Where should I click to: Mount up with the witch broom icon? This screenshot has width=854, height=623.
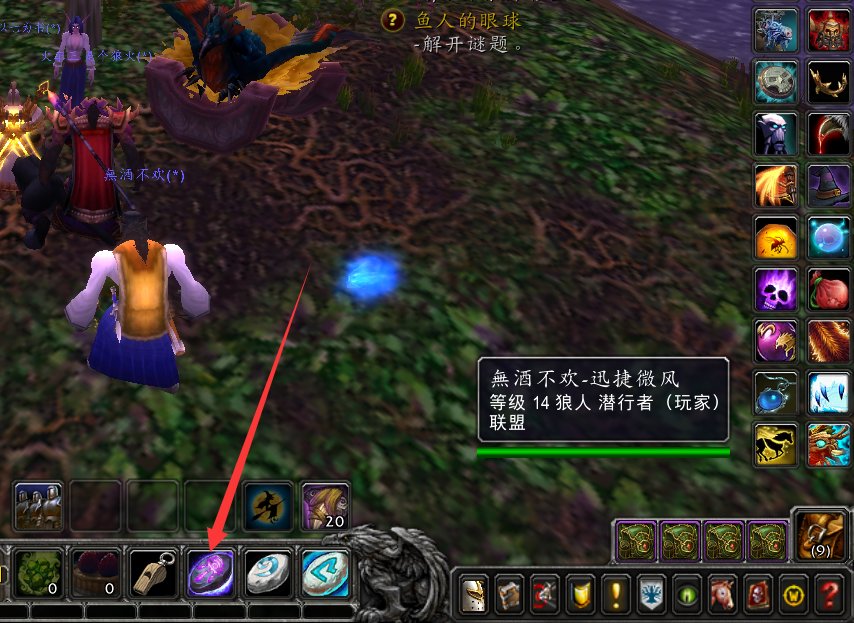pyautogui.click(x=269, y=506)
